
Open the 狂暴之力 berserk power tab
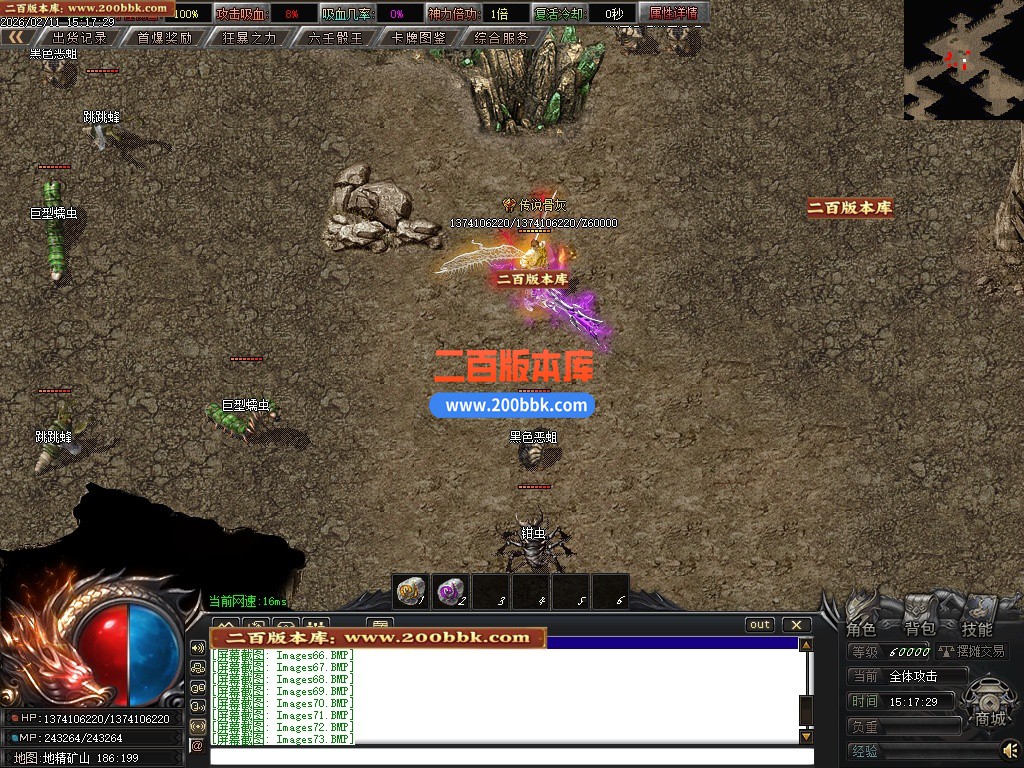coord(249,38)
